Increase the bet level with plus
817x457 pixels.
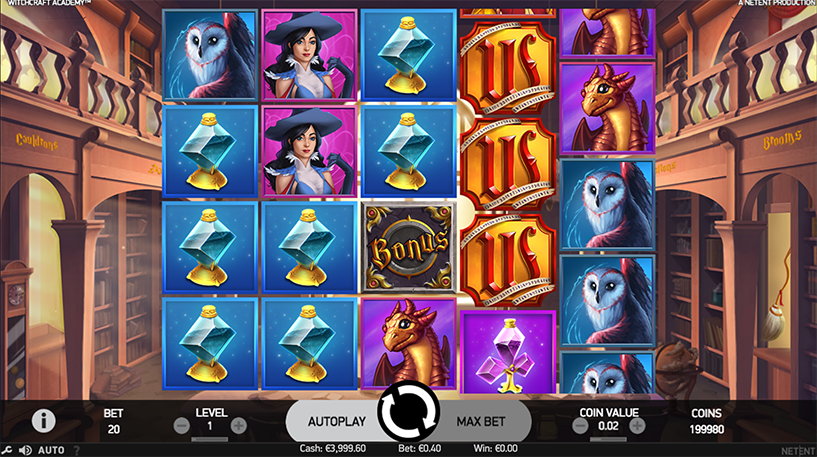[x=239, y=425]
